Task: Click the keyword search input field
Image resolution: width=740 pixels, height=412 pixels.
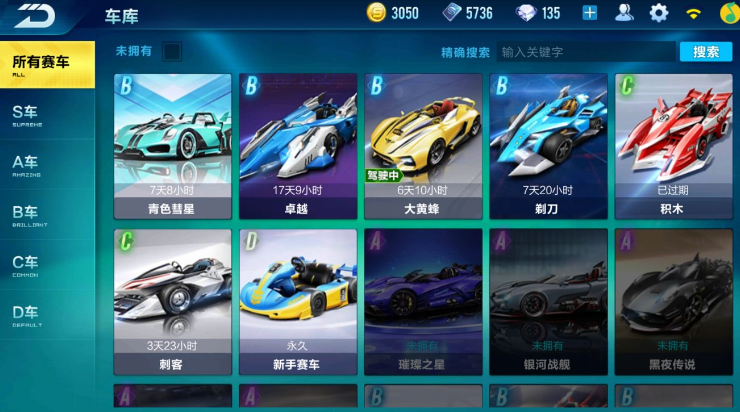Action: 585,52
